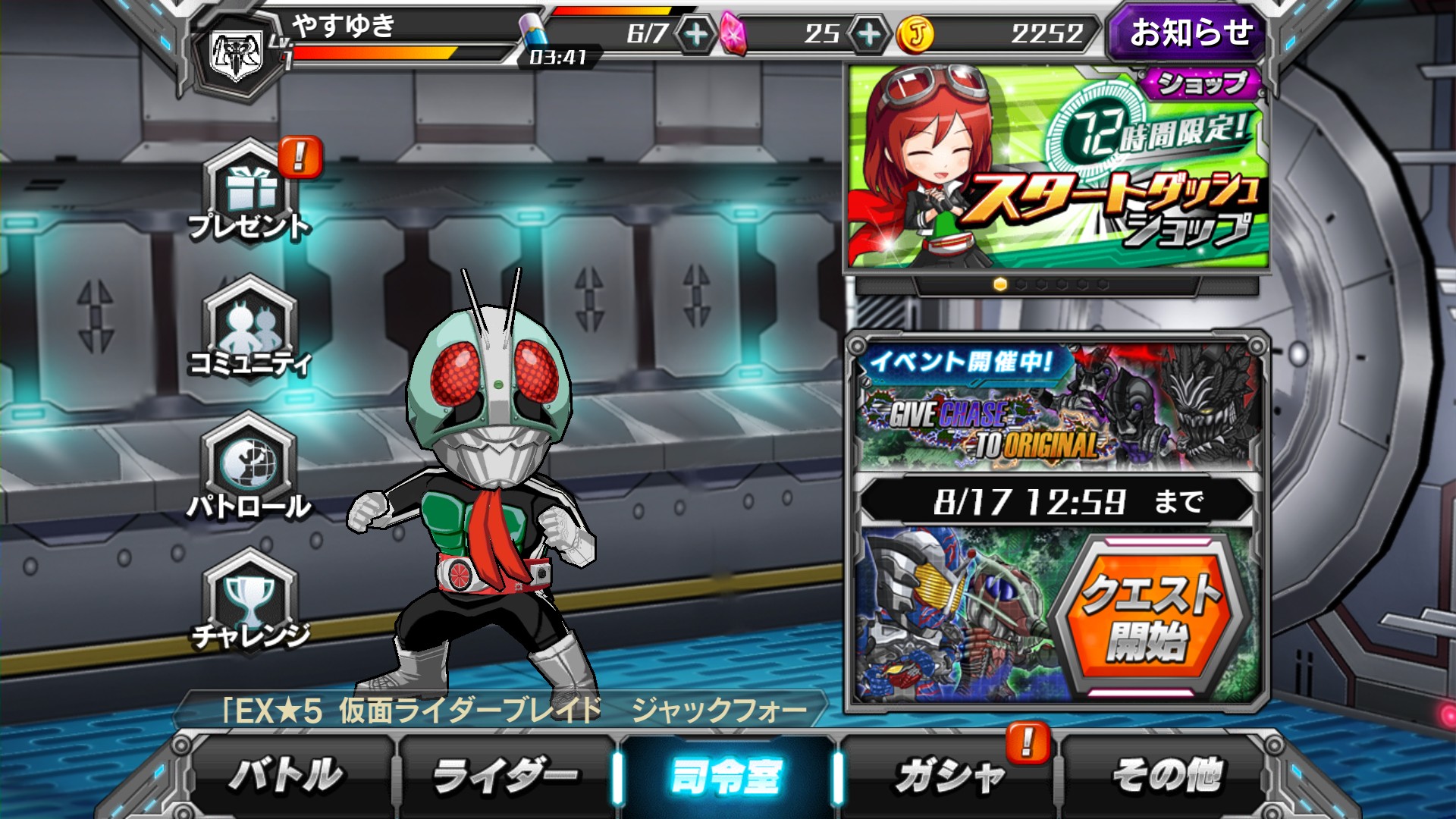Open the player emblem profile icon
Screen dimensions: 1456x819
pyautogui.click(x=237, y=55)
